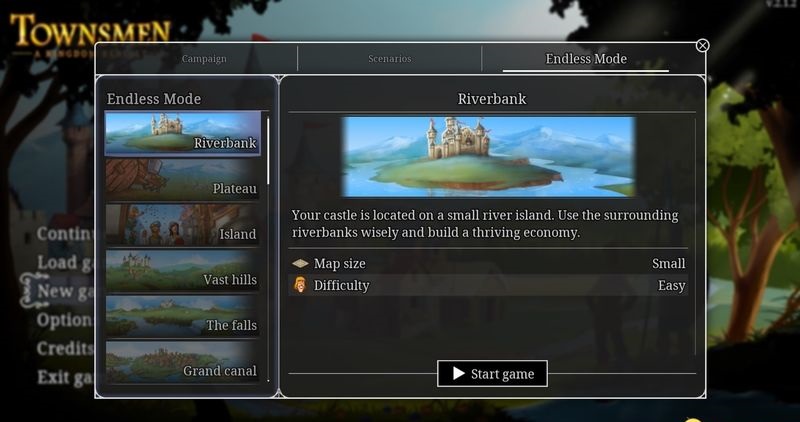This screenshot has height=422, width=800.
Task: Select The falls map
Action: pos(183,316)
